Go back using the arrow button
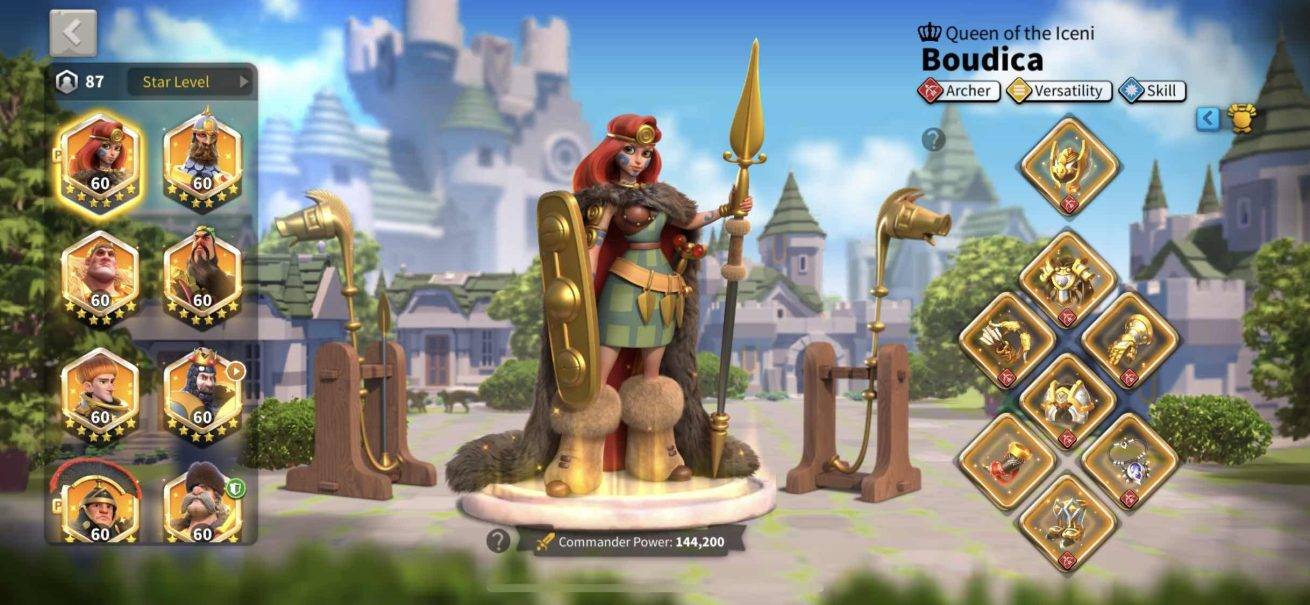This screenshot has width=1310, height=605. coord(73,33)
